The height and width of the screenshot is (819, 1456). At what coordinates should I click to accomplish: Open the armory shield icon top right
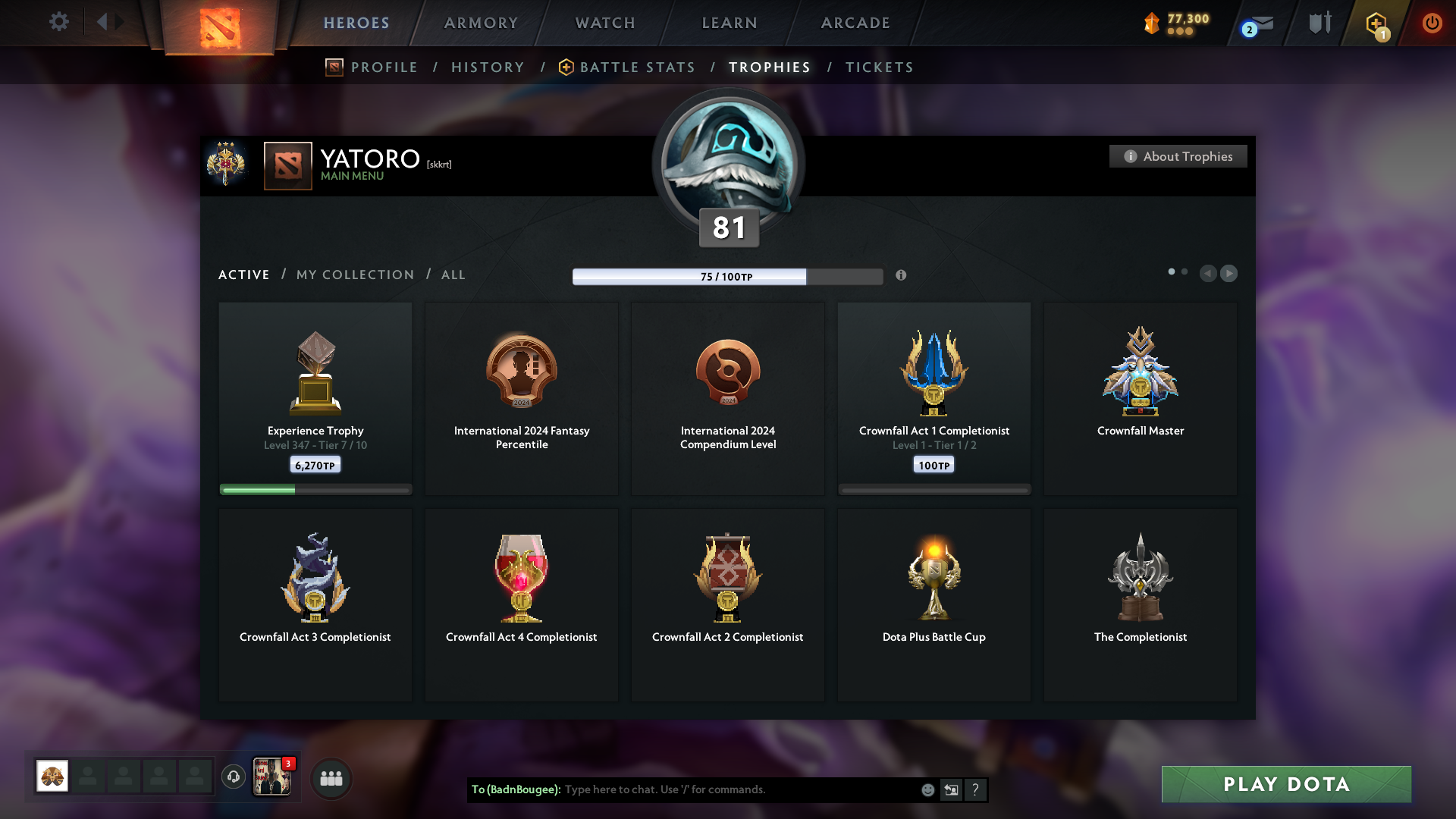click(1319, 23)
